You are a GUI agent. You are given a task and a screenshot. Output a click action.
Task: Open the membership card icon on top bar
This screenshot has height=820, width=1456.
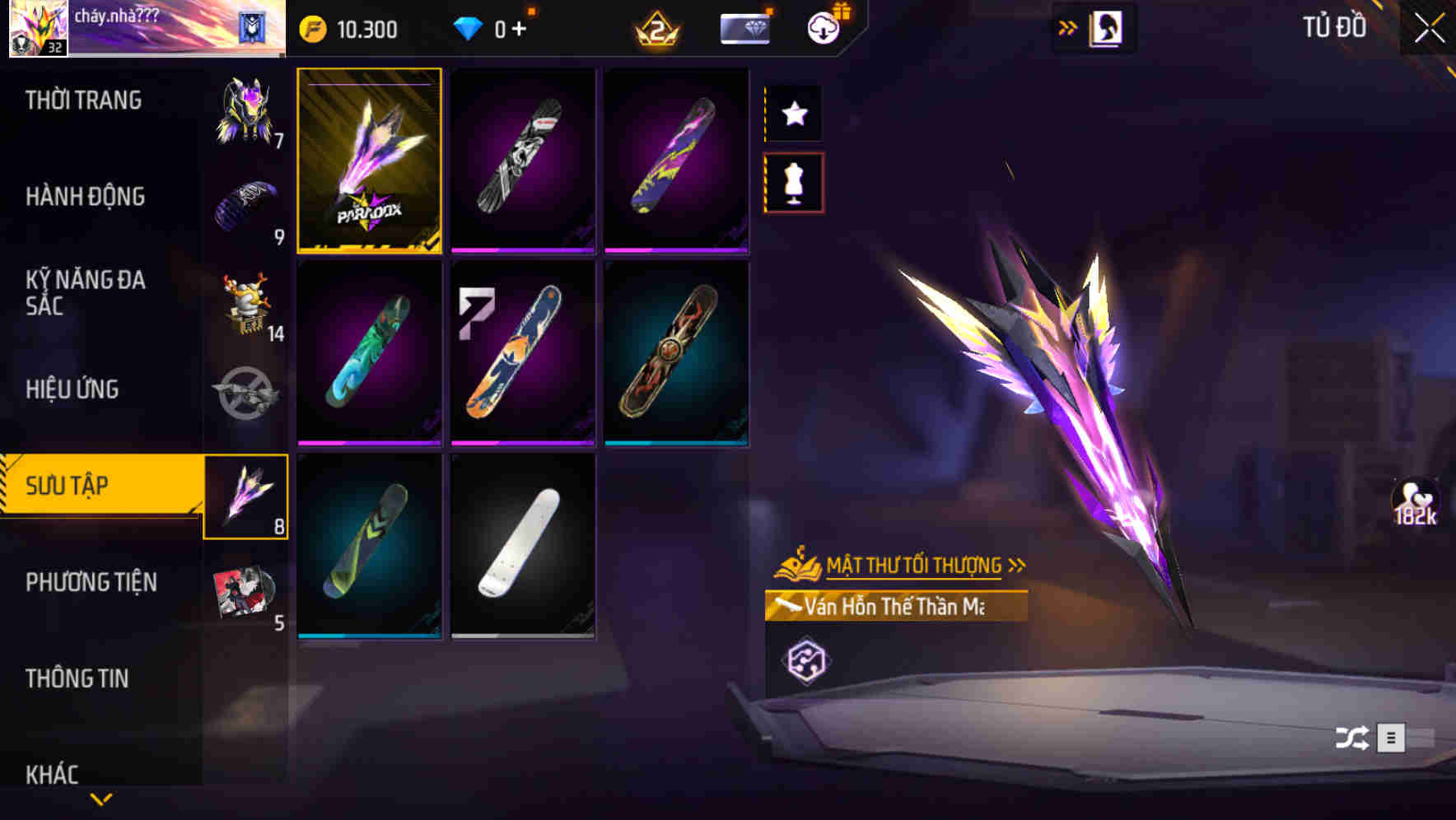coord(744,27)
